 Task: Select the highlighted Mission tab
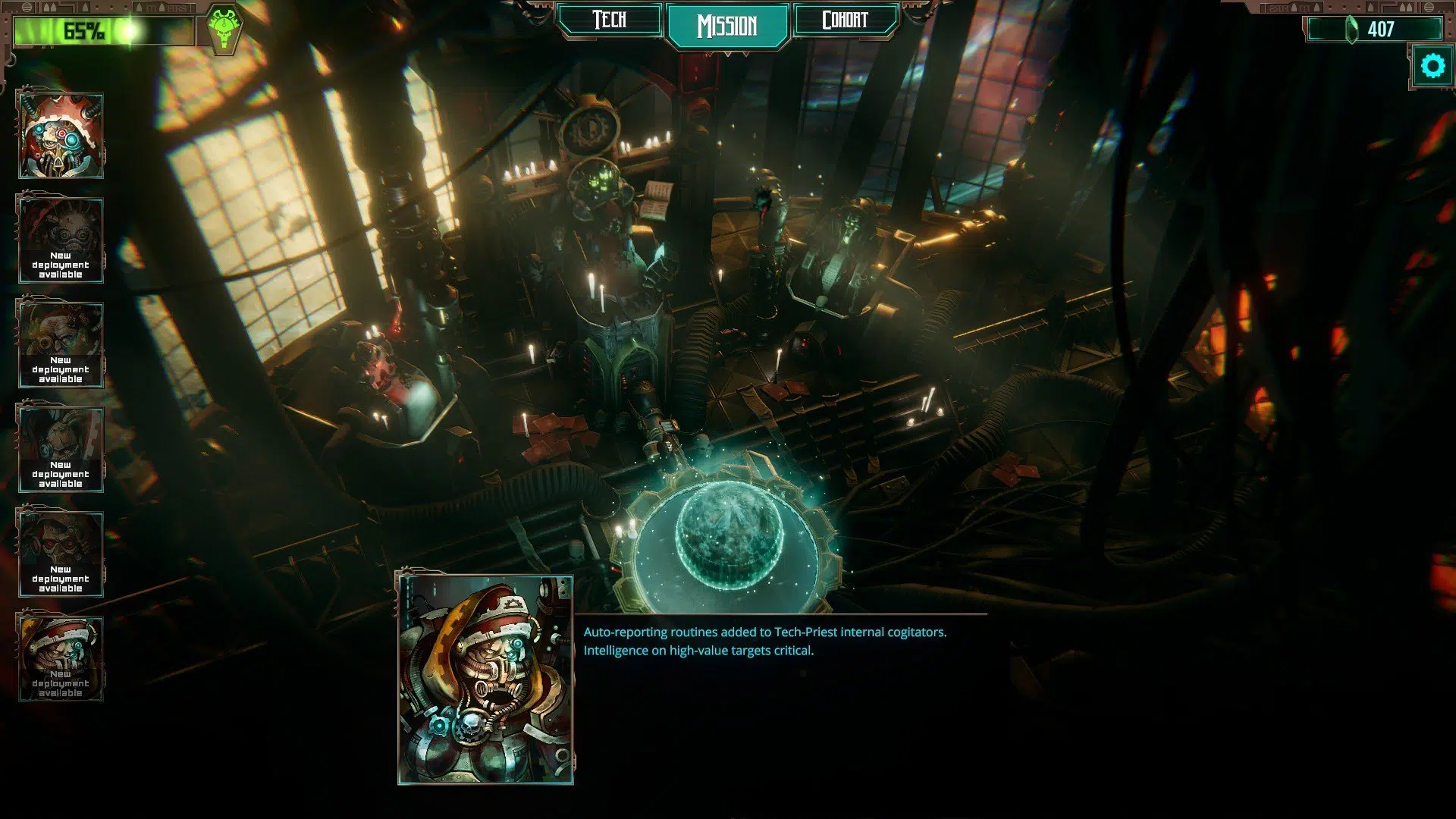pos(728,23)
